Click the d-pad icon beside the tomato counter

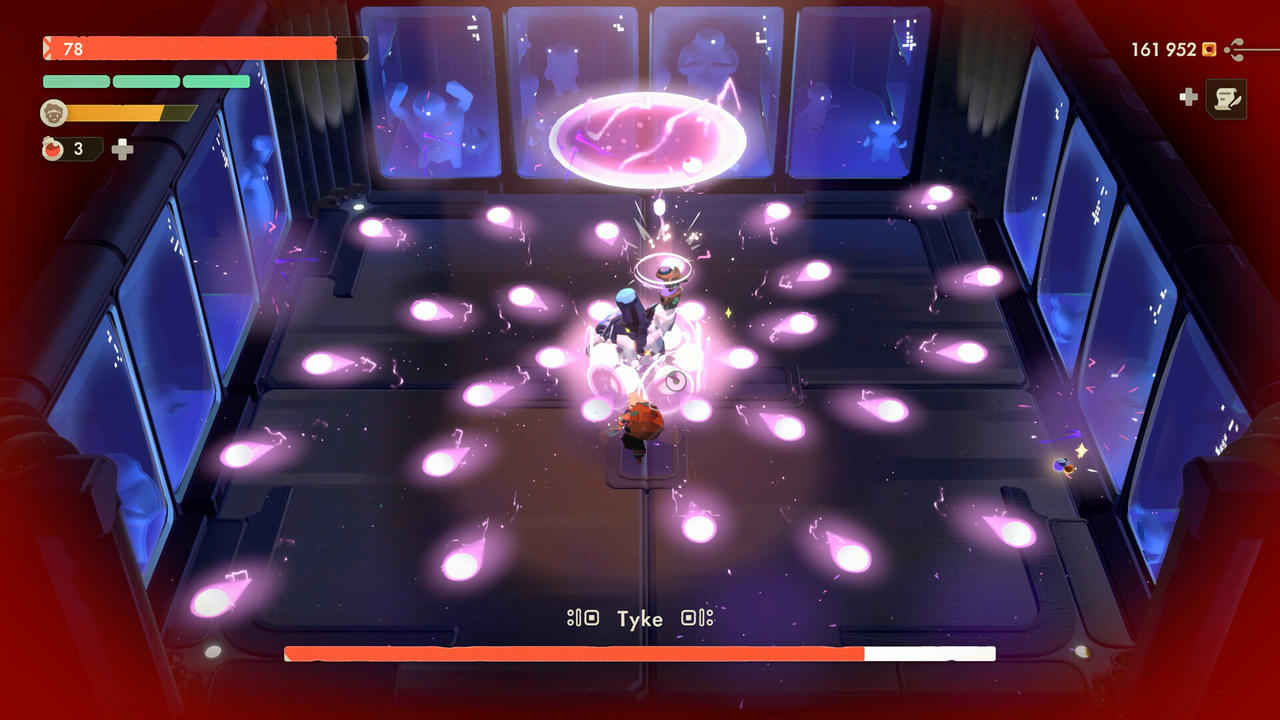[x=122, y=149]
